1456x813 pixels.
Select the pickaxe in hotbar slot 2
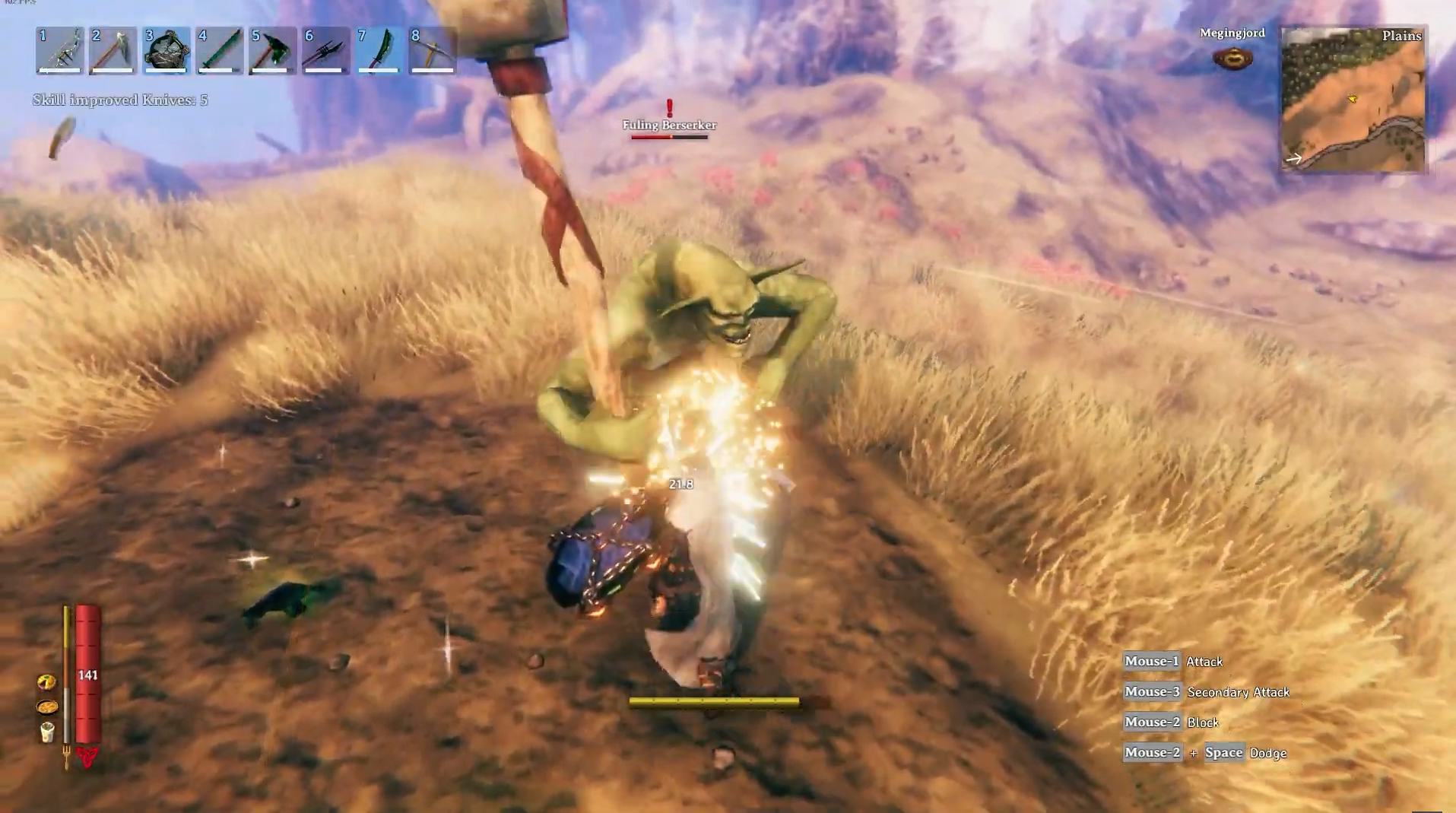(113, 51)
